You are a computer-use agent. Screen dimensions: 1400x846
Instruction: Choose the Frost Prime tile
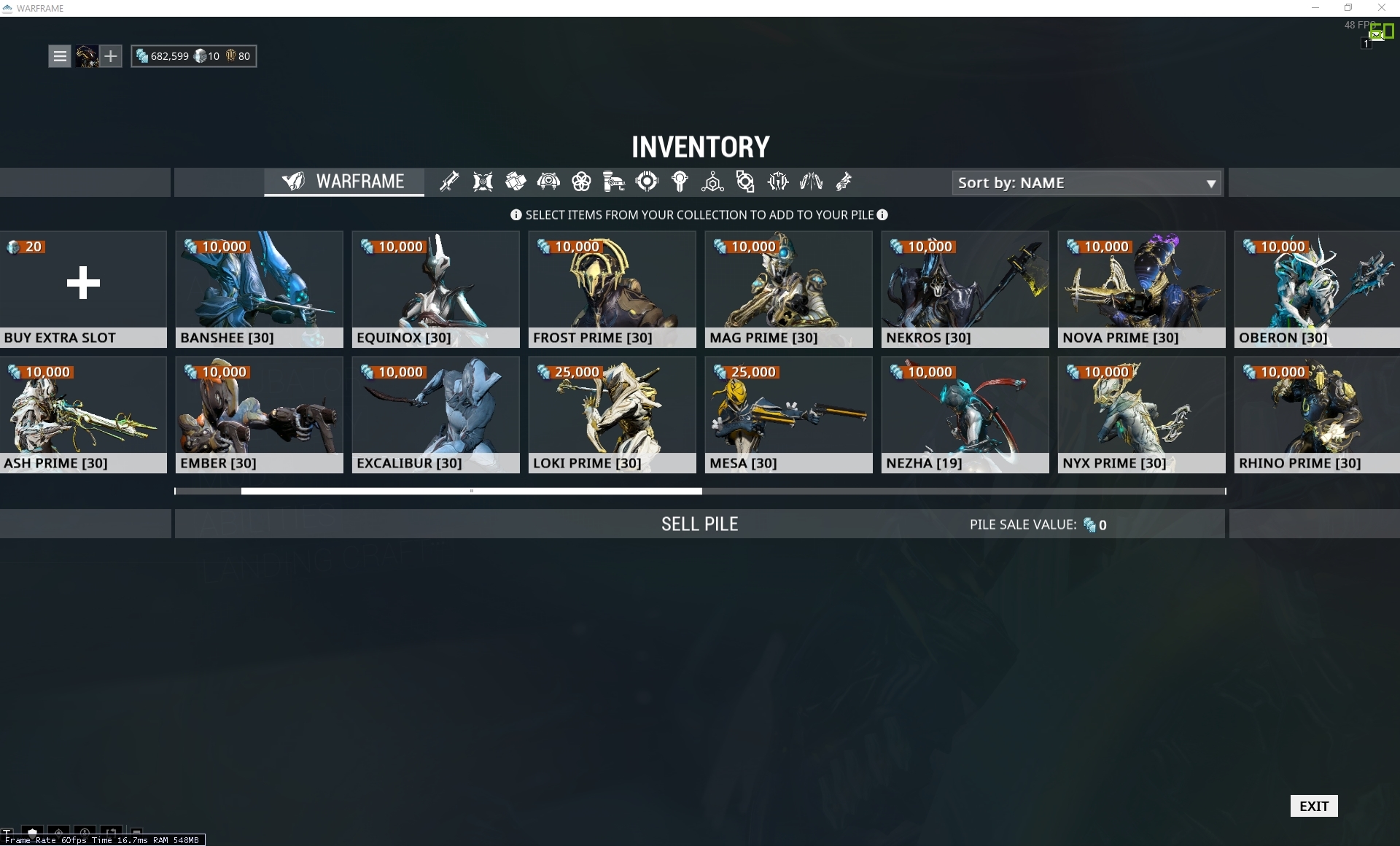pos(612,290)
